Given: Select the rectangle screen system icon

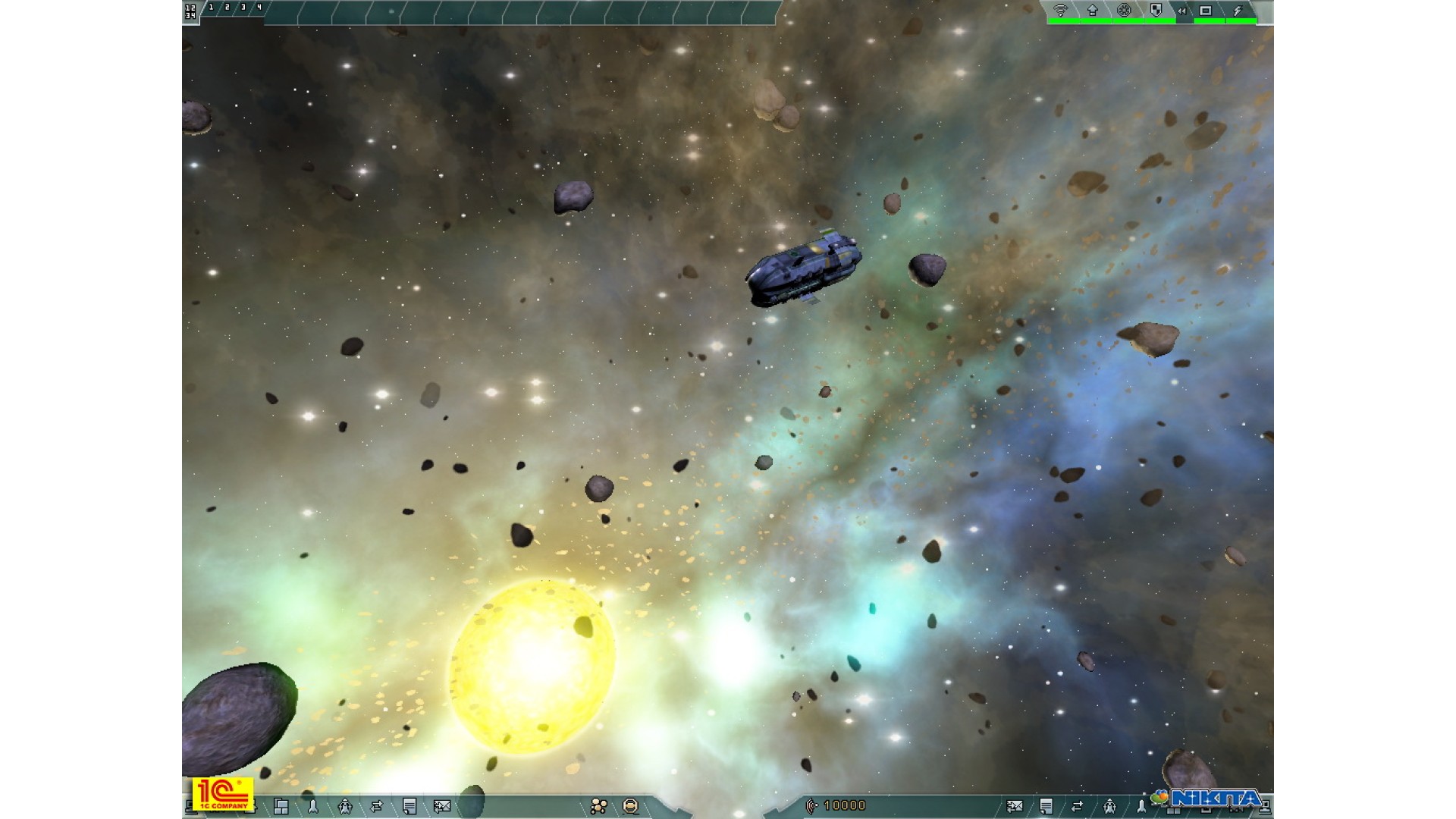Looking at the screenshot, I should pos(1206,11).
